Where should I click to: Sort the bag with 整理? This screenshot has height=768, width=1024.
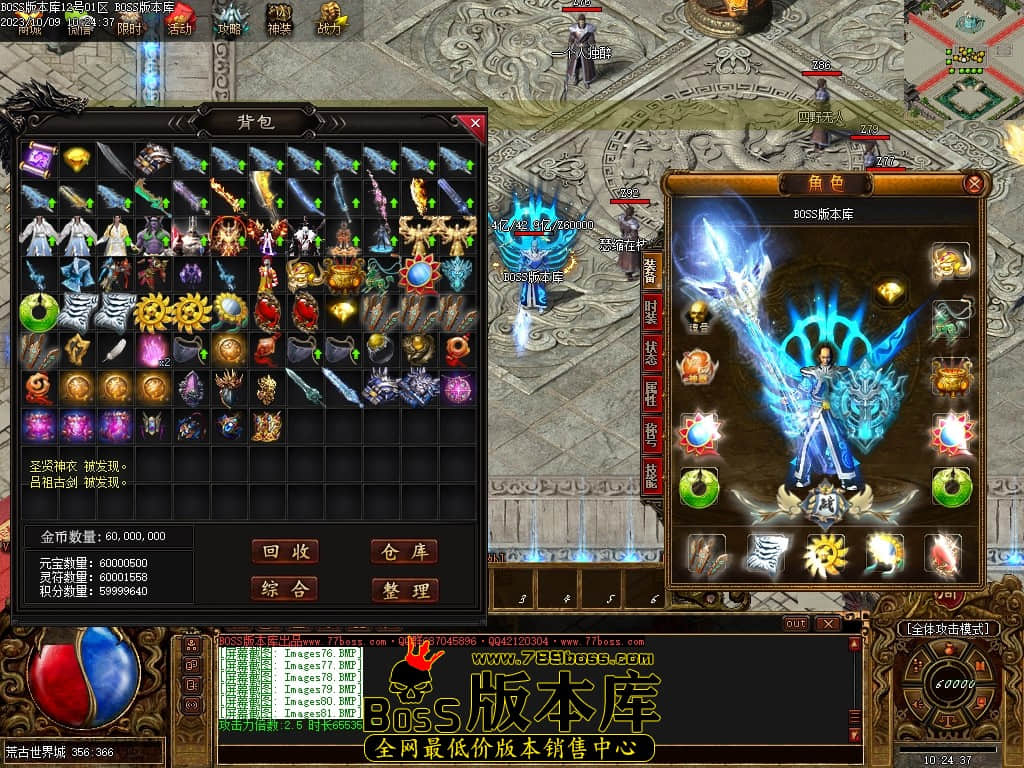(x=404, y=590)
